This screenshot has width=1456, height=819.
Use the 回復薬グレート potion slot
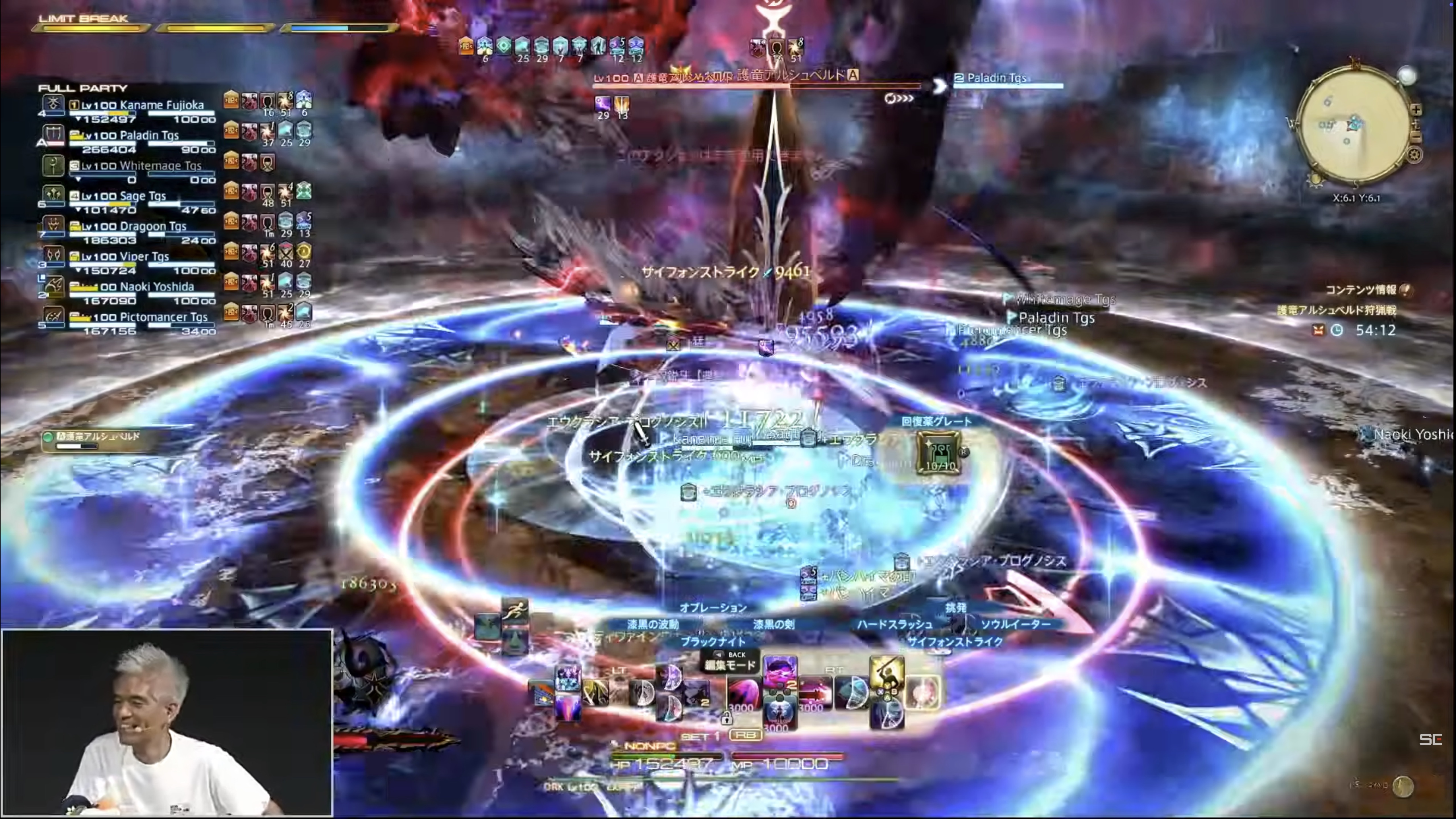939,452
